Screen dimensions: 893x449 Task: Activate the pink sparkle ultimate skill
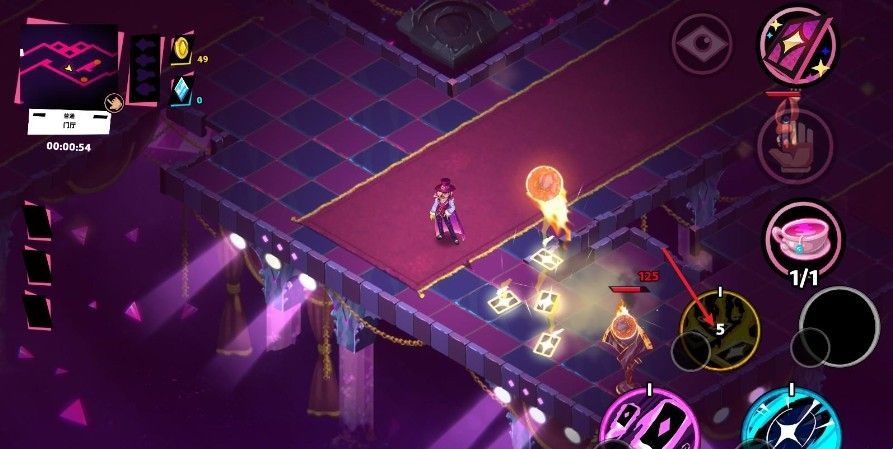click(x=797, y=47)
